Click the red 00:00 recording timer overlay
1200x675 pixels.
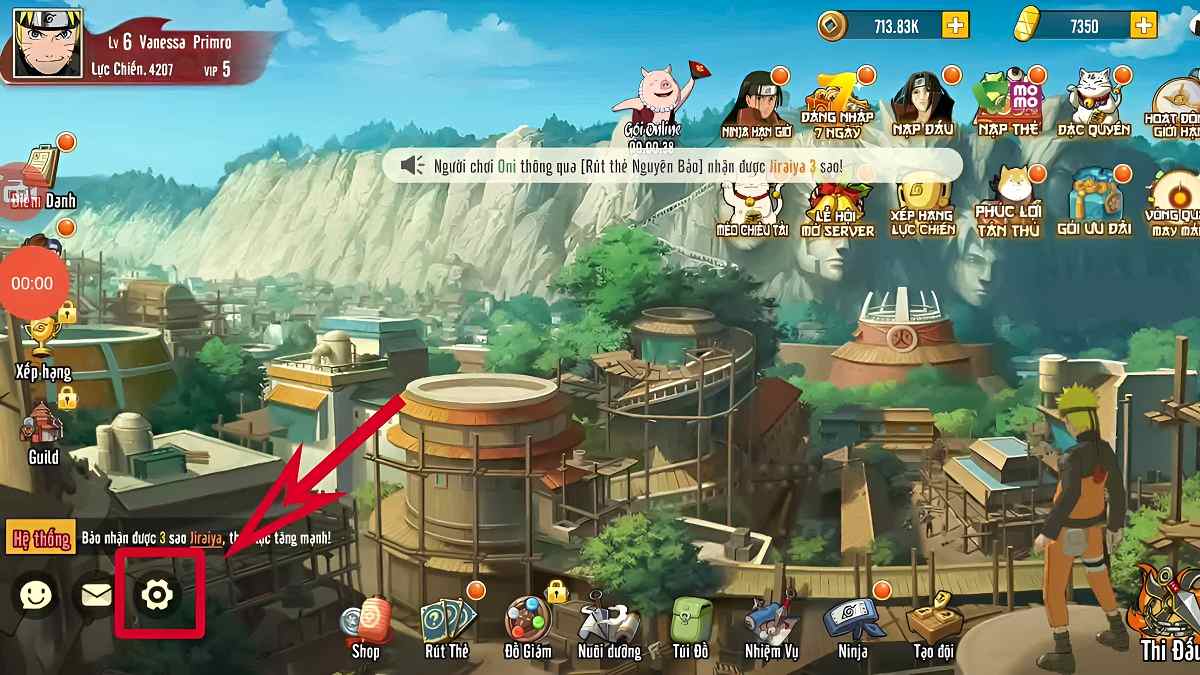(x=32, y=284)
